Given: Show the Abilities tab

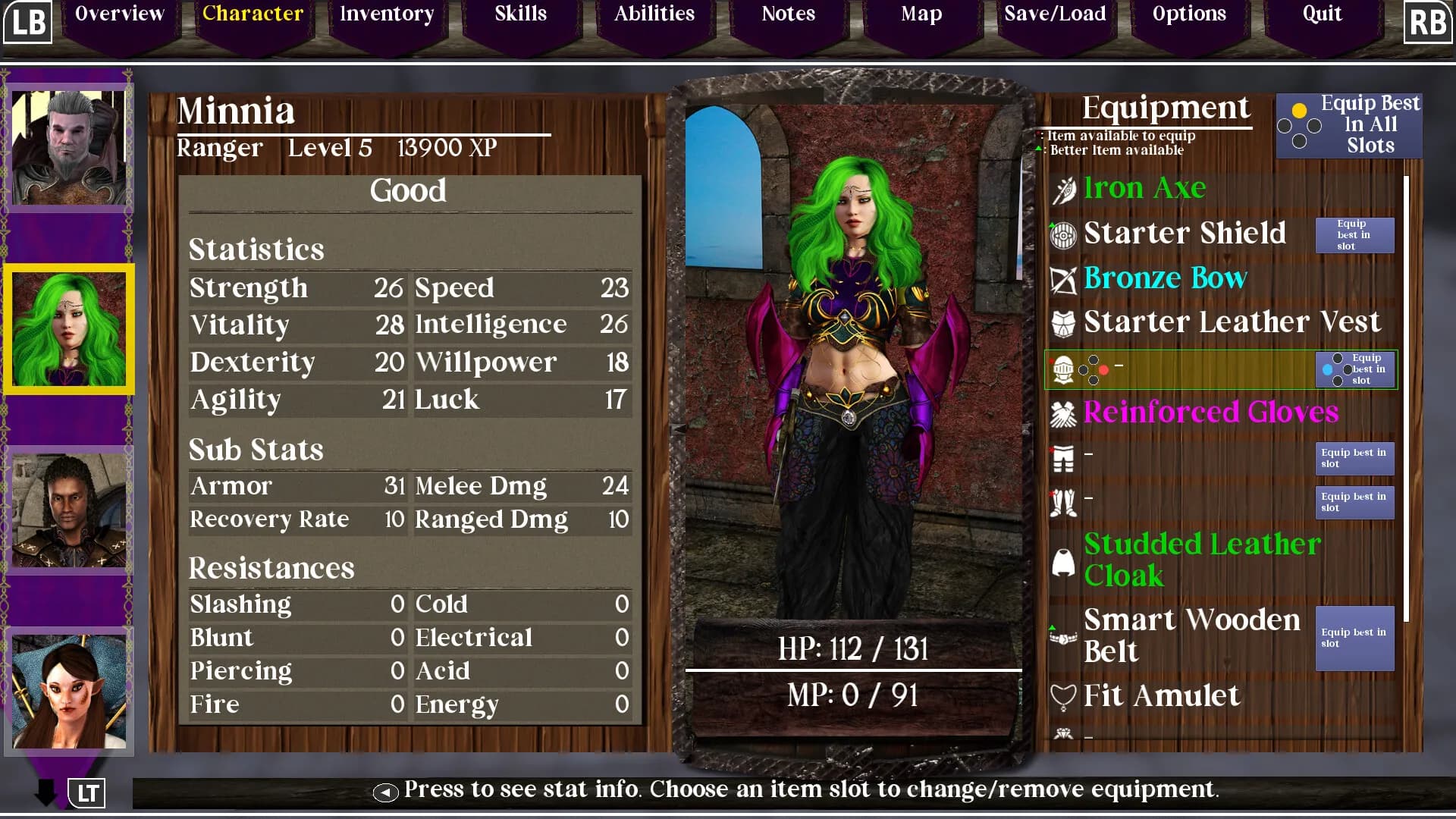Looking at the screenshot, I should (654, 14).
